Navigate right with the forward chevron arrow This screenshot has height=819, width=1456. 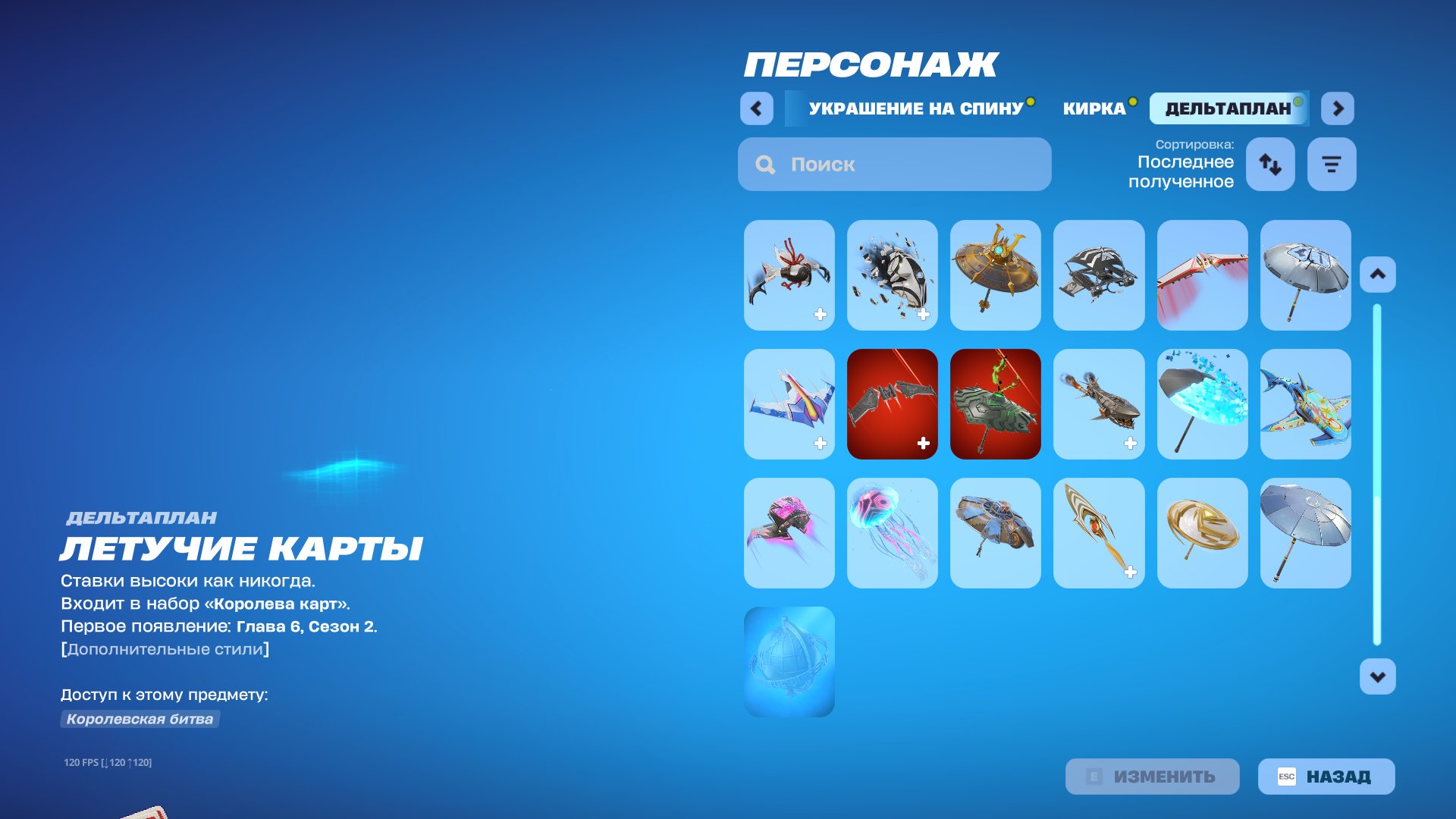pos(1338,108)
